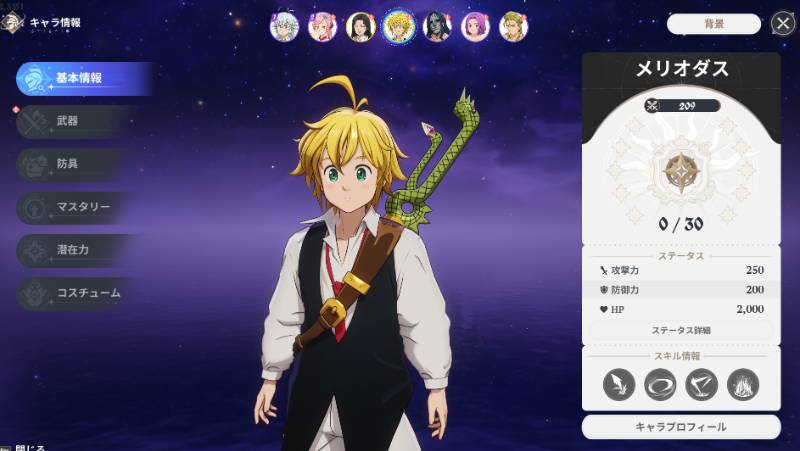Screen dimensions: 800x451
Task: Click the 背景 background button
Action: (713, 24)
